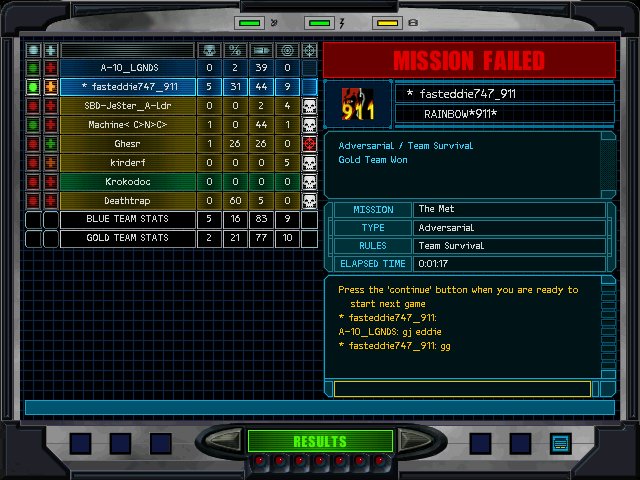Click the red crosshair icon beside Ghesr

click(310, 144)
